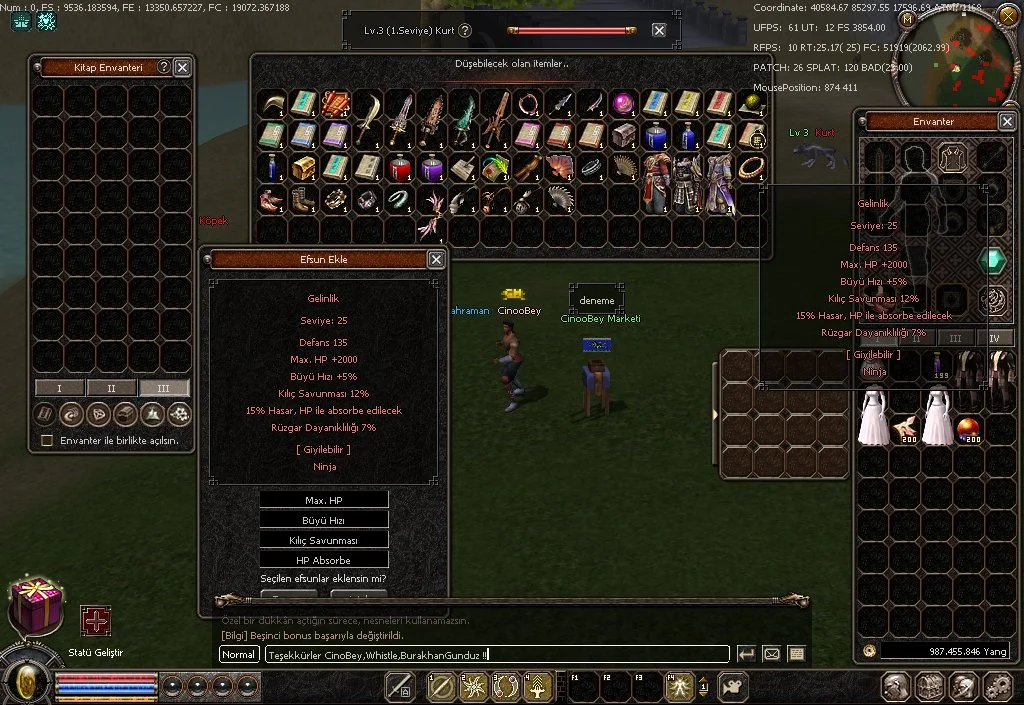Open the pink gift box icon

tap(35, 607)
